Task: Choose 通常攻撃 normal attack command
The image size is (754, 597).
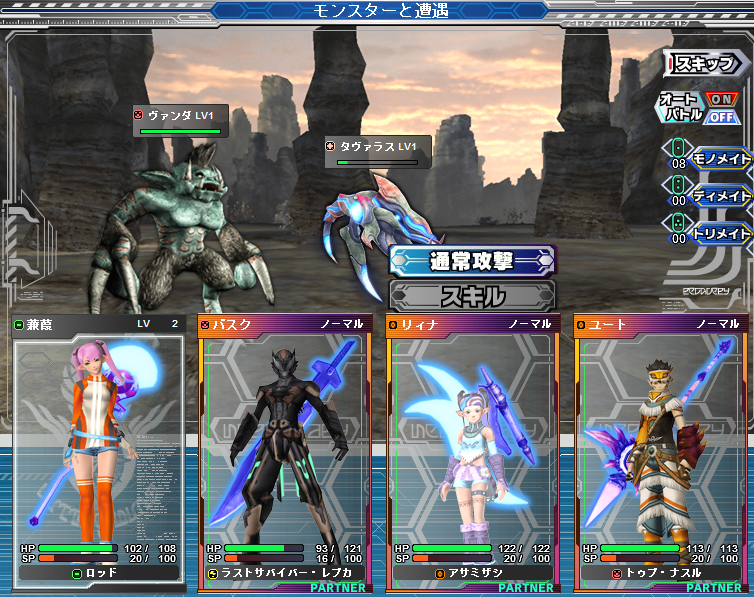Action: coord(472,262)
